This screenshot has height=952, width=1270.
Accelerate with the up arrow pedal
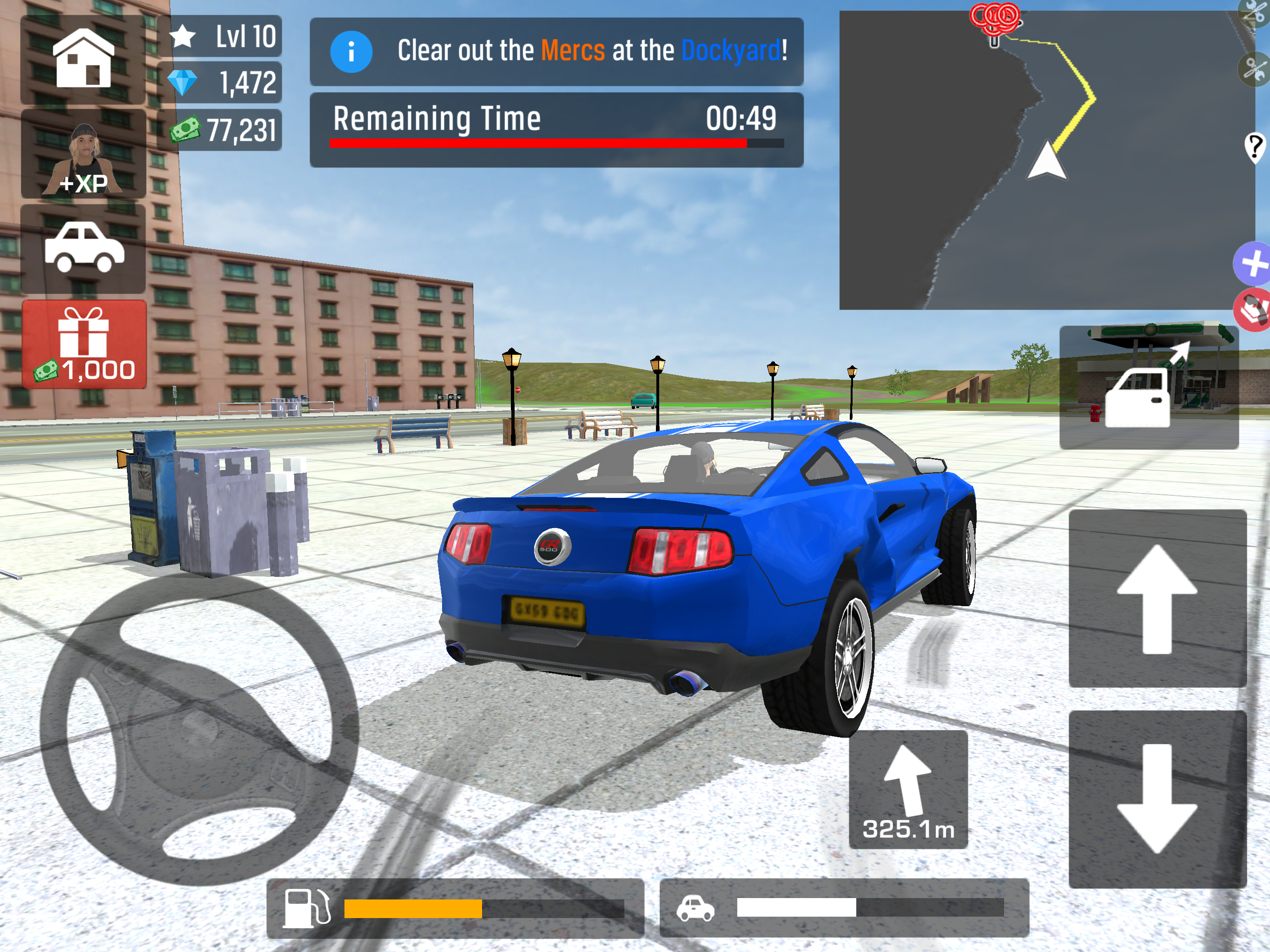point(1157,598)
